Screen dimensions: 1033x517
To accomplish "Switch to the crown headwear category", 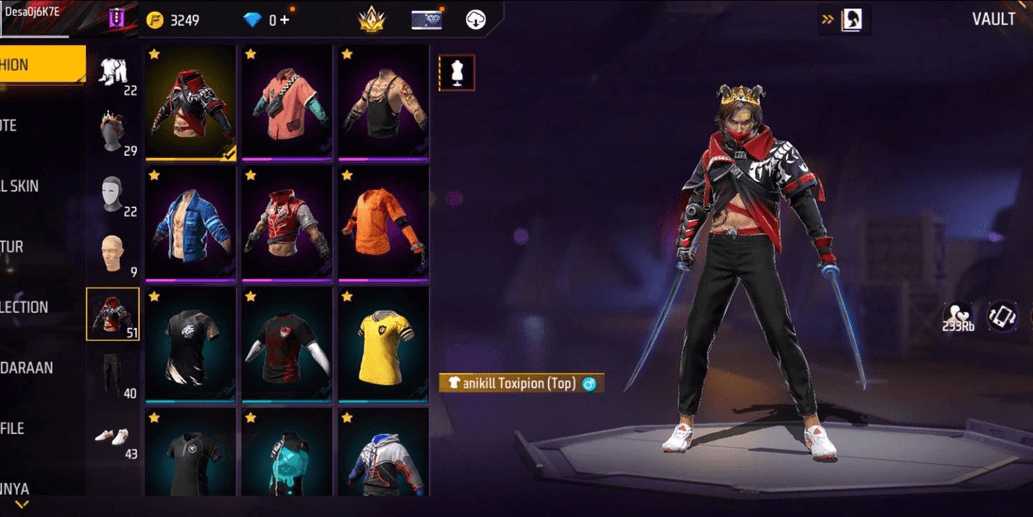I will [114, 135].
